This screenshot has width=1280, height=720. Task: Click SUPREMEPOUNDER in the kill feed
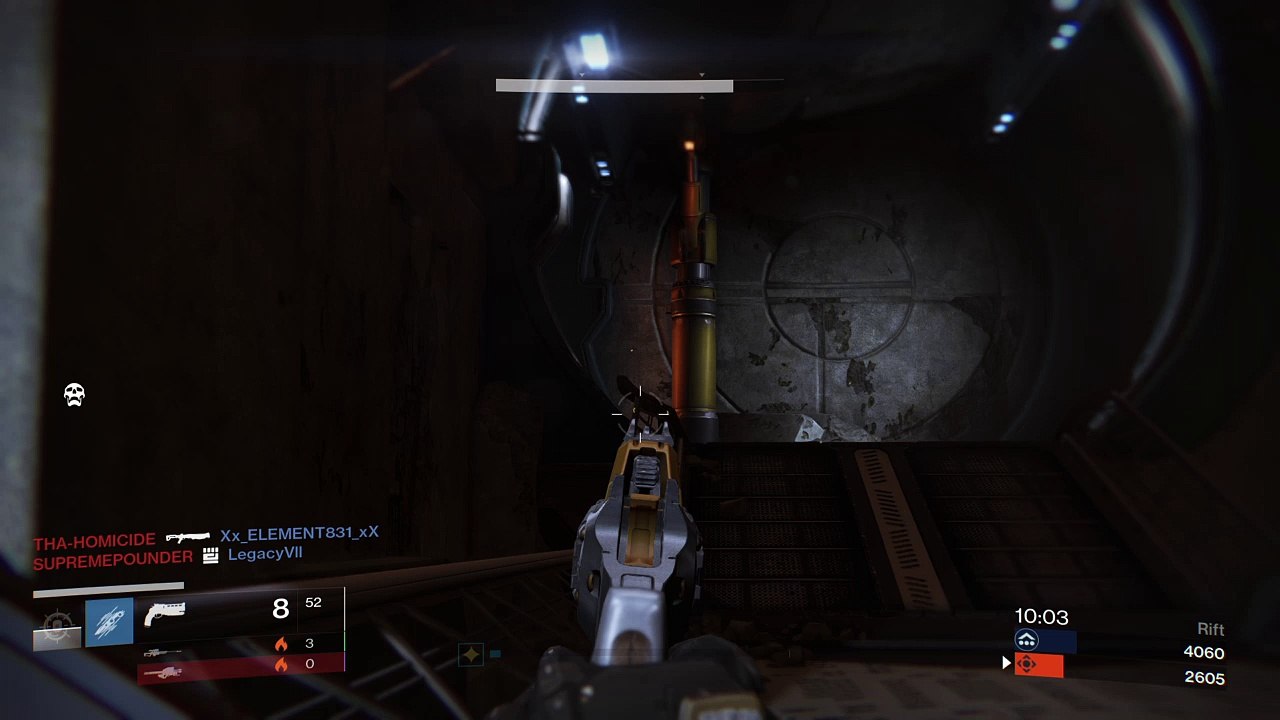[112, 560]
